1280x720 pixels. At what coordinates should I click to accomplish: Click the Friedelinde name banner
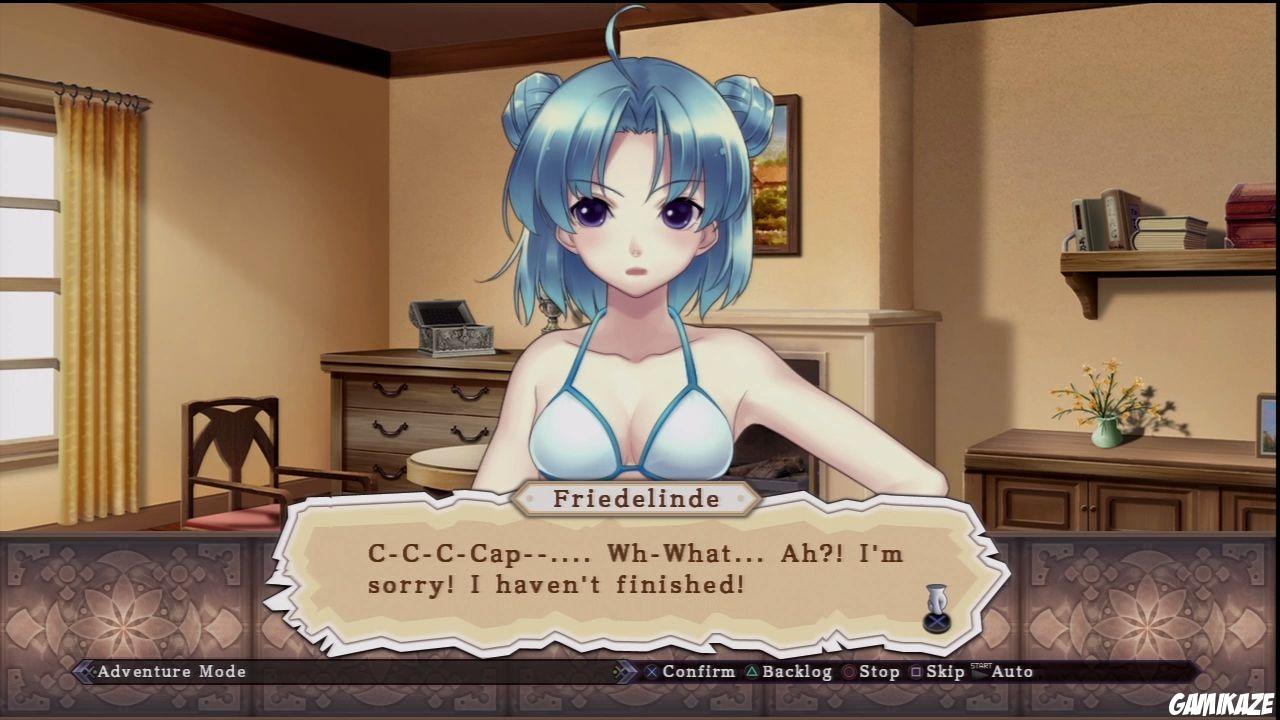pos(638,500)
